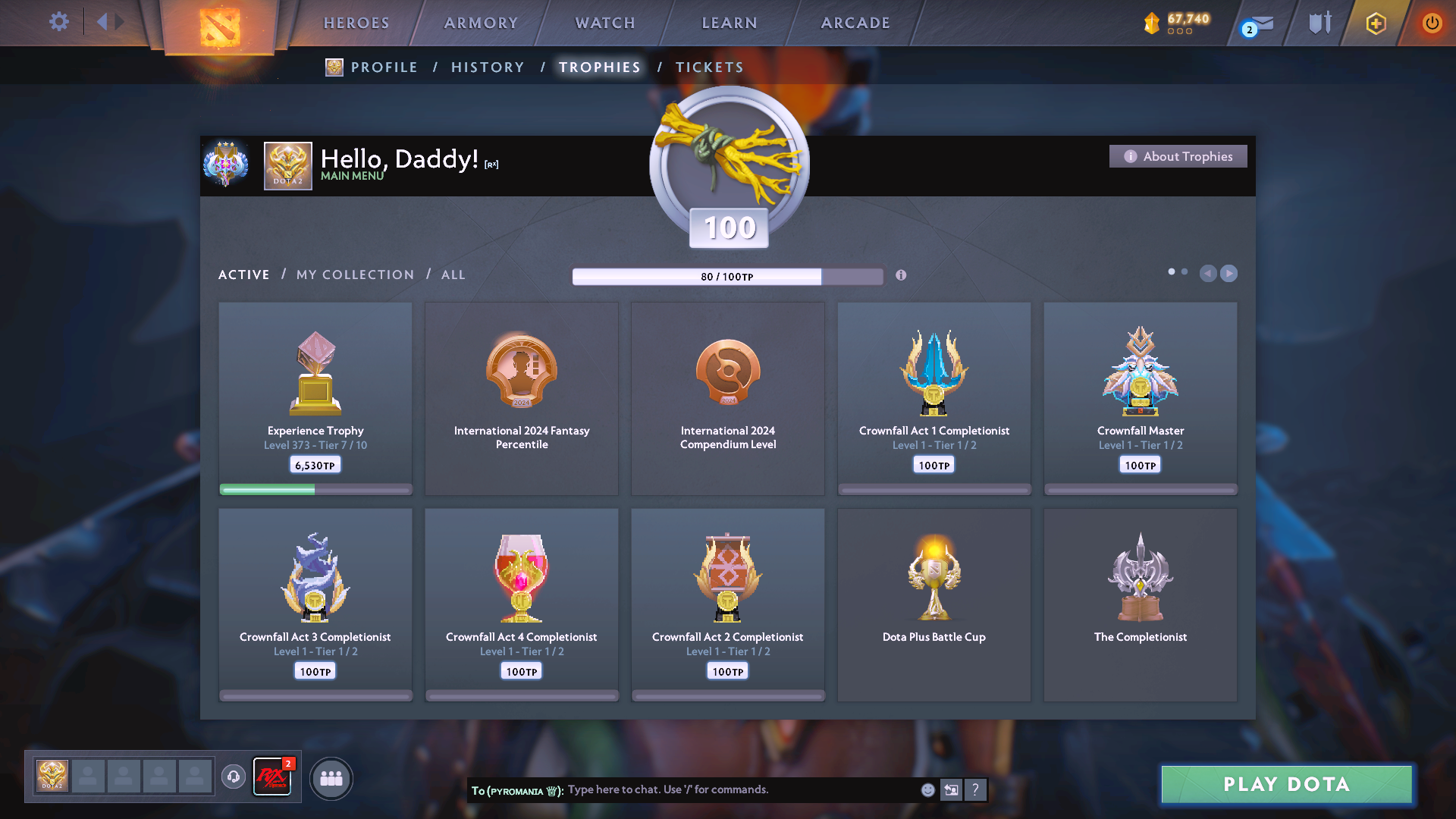Image resolution: width=1456 pixels, height=819 pixels.
Task: Switch to the History tab
Action: 488,67
